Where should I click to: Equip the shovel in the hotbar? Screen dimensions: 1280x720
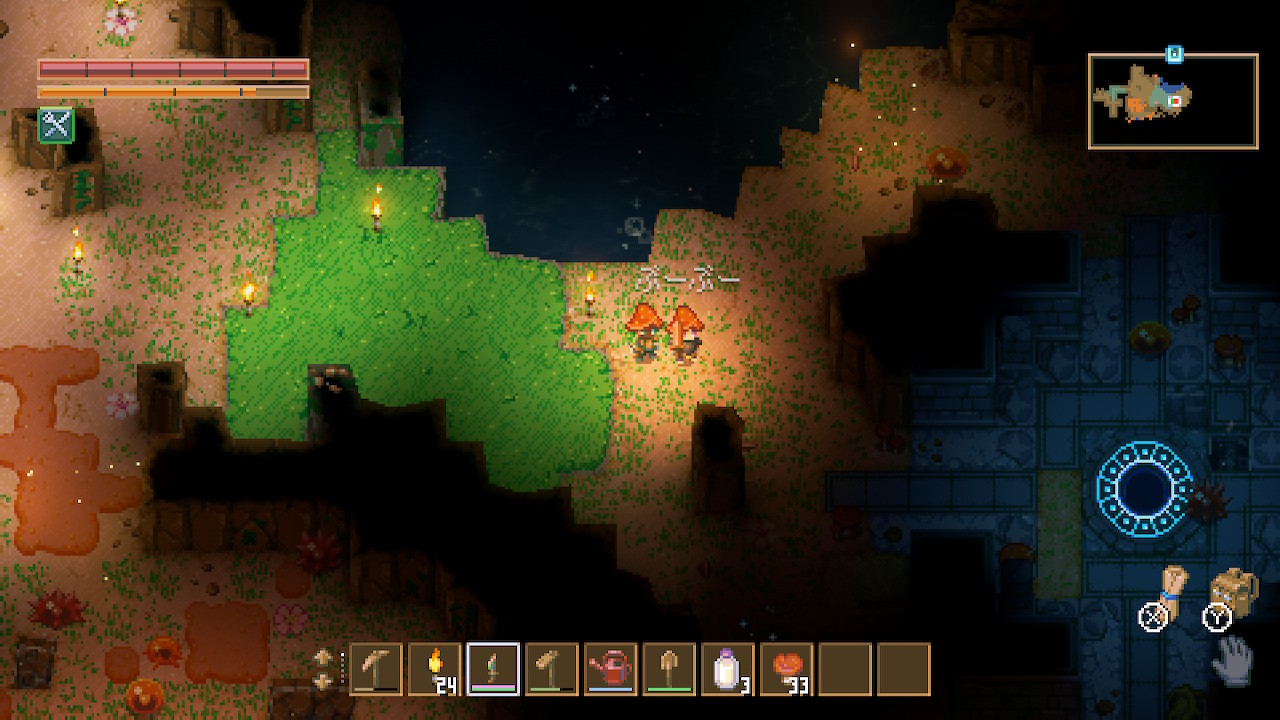[669, 669]
